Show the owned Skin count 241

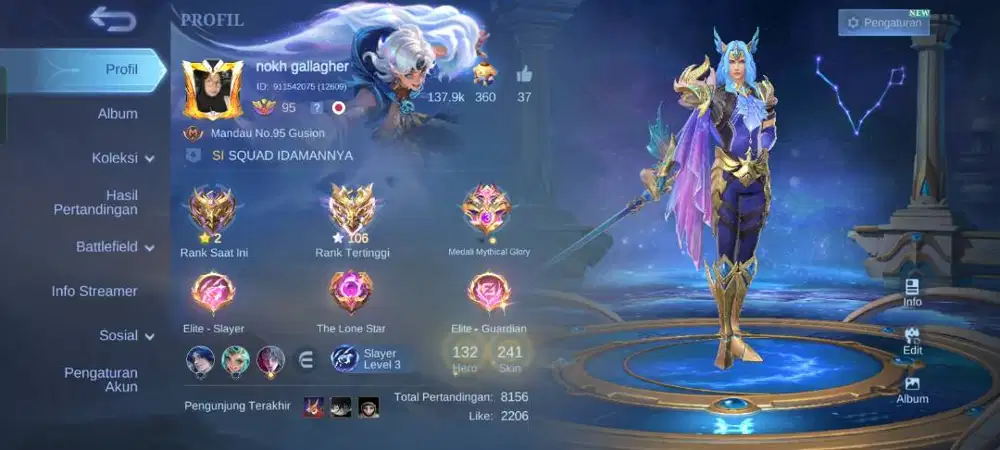pos(510,356)
